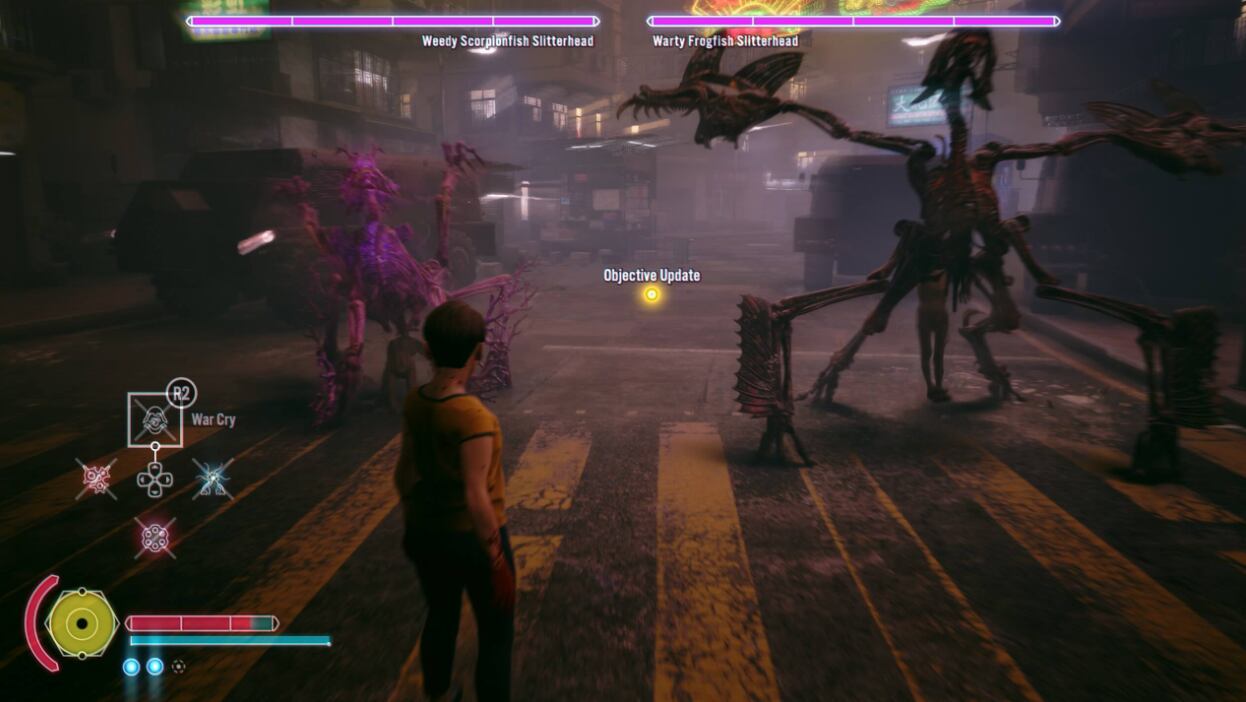Choose the blue glowing claw skill icon

213,479
